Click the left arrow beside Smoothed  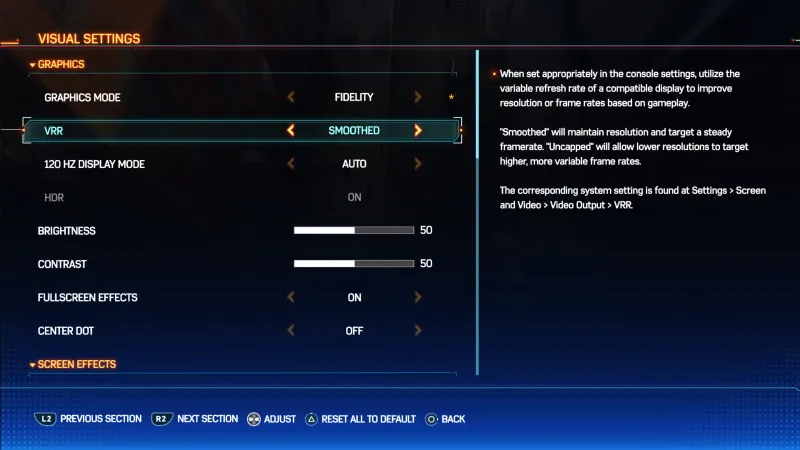tap(291, 130)
